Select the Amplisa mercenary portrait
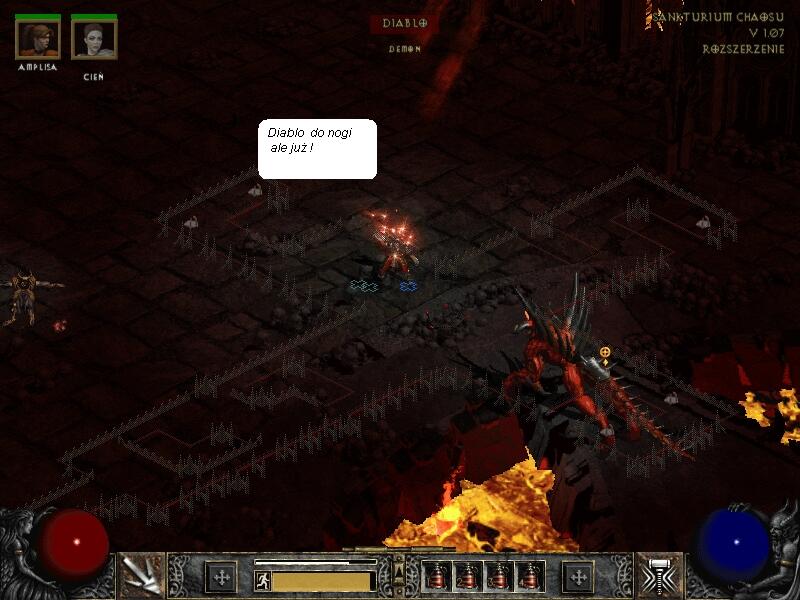 [38, 39]
